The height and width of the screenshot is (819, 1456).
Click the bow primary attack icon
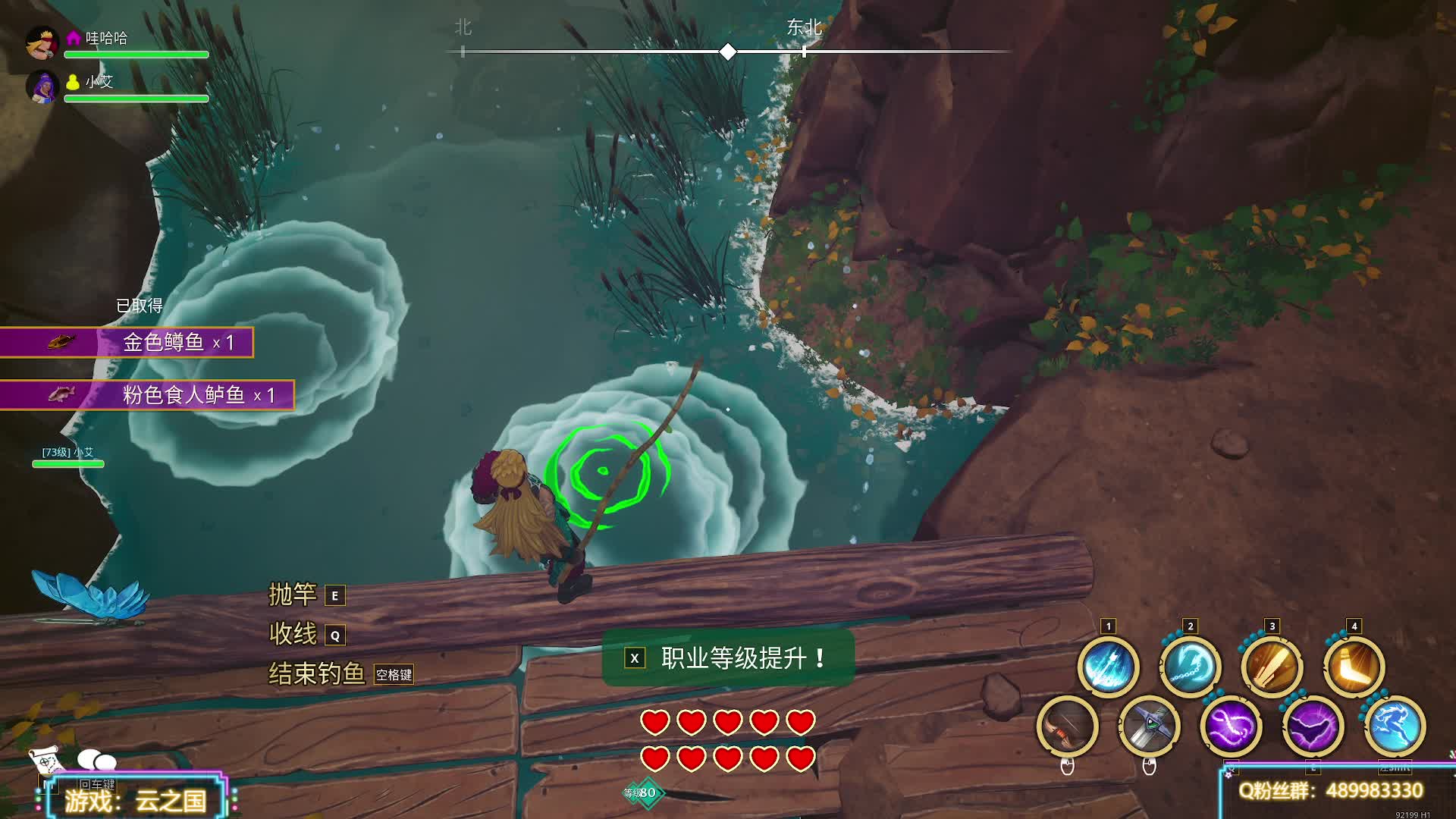tap(1067, 726)
